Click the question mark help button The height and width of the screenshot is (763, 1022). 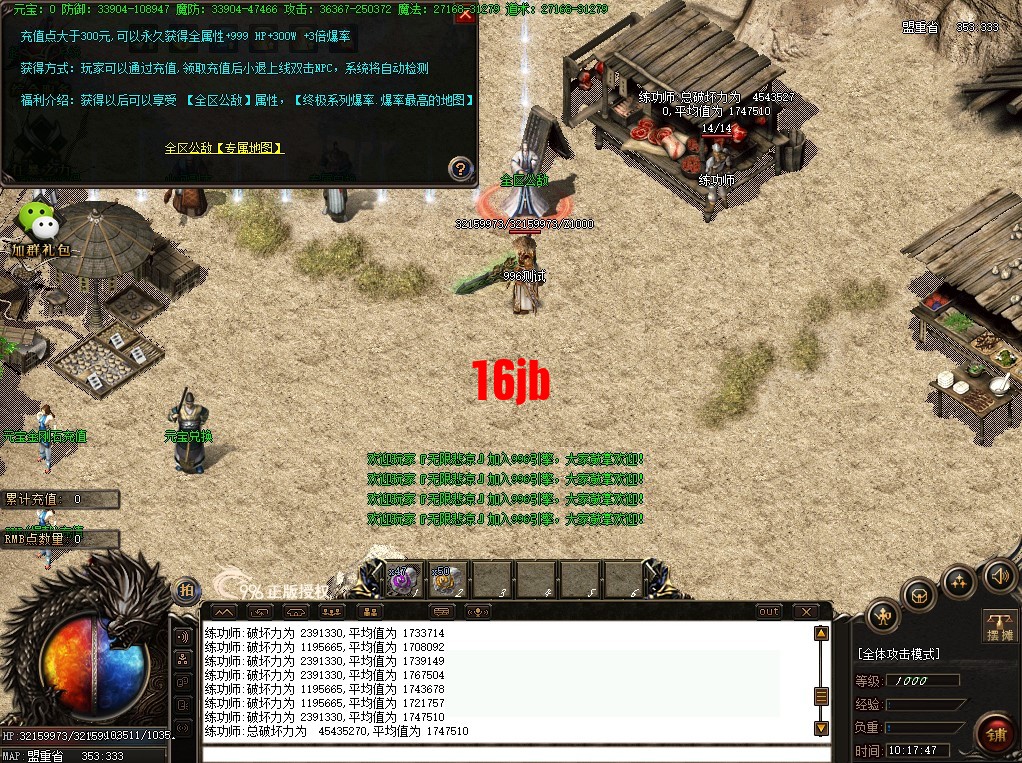point(460,168)
